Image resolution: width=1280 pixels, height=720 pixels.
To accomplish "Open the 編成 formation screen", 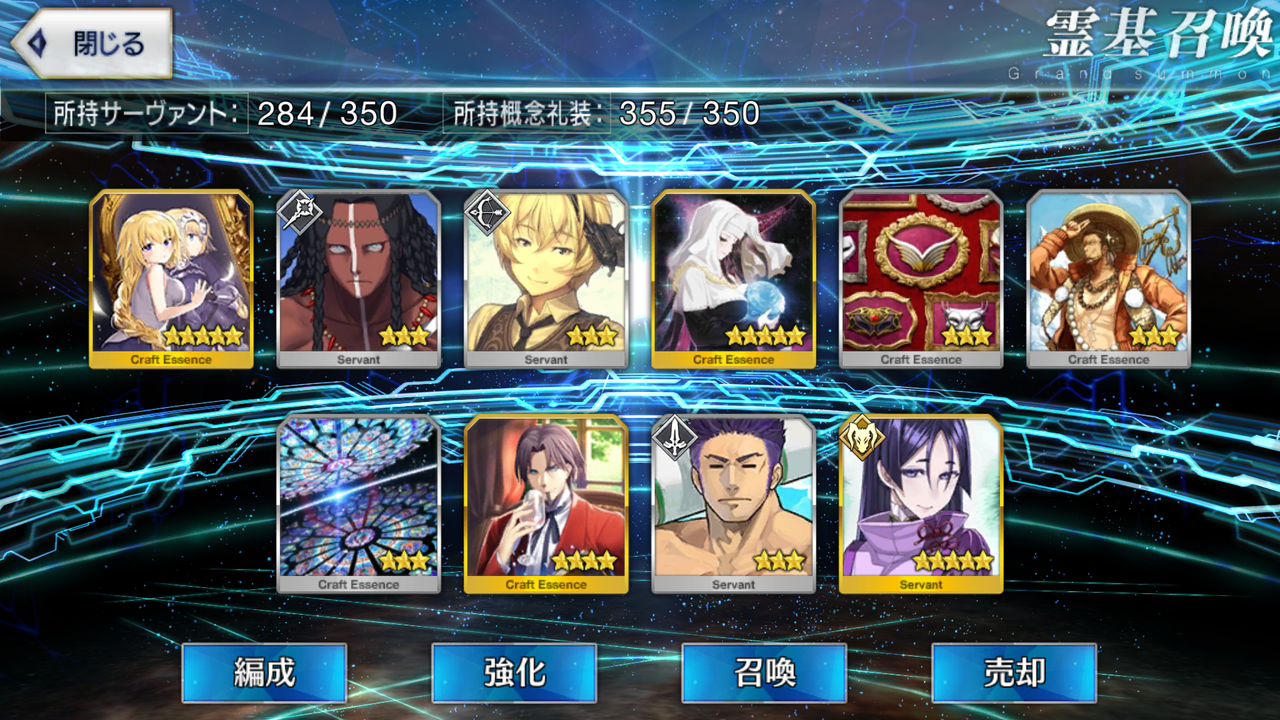I will (x=263, y=675).
